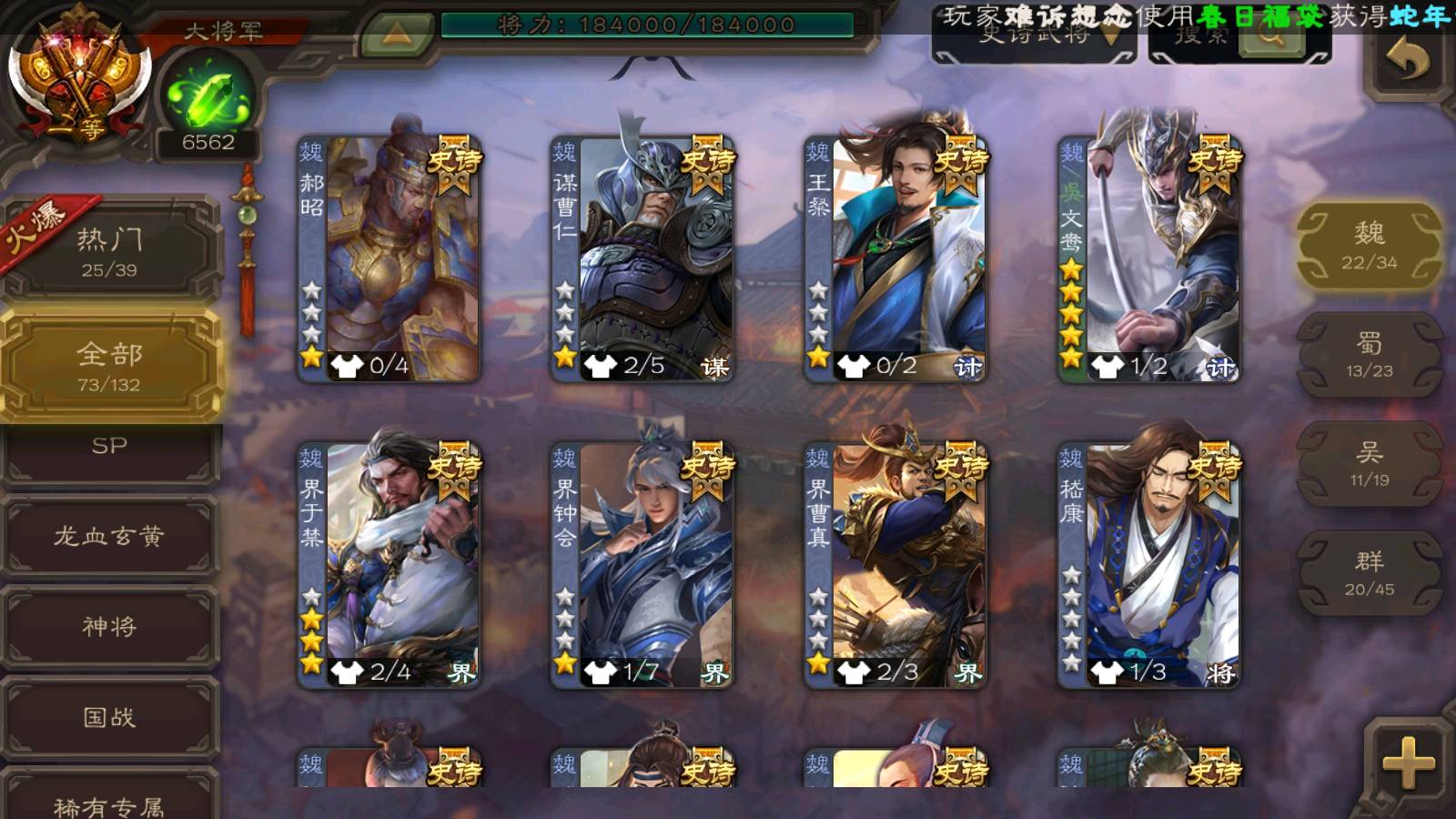Pick the 界于禁 general card
1456x819 pixels.
[x=389, y=565]
